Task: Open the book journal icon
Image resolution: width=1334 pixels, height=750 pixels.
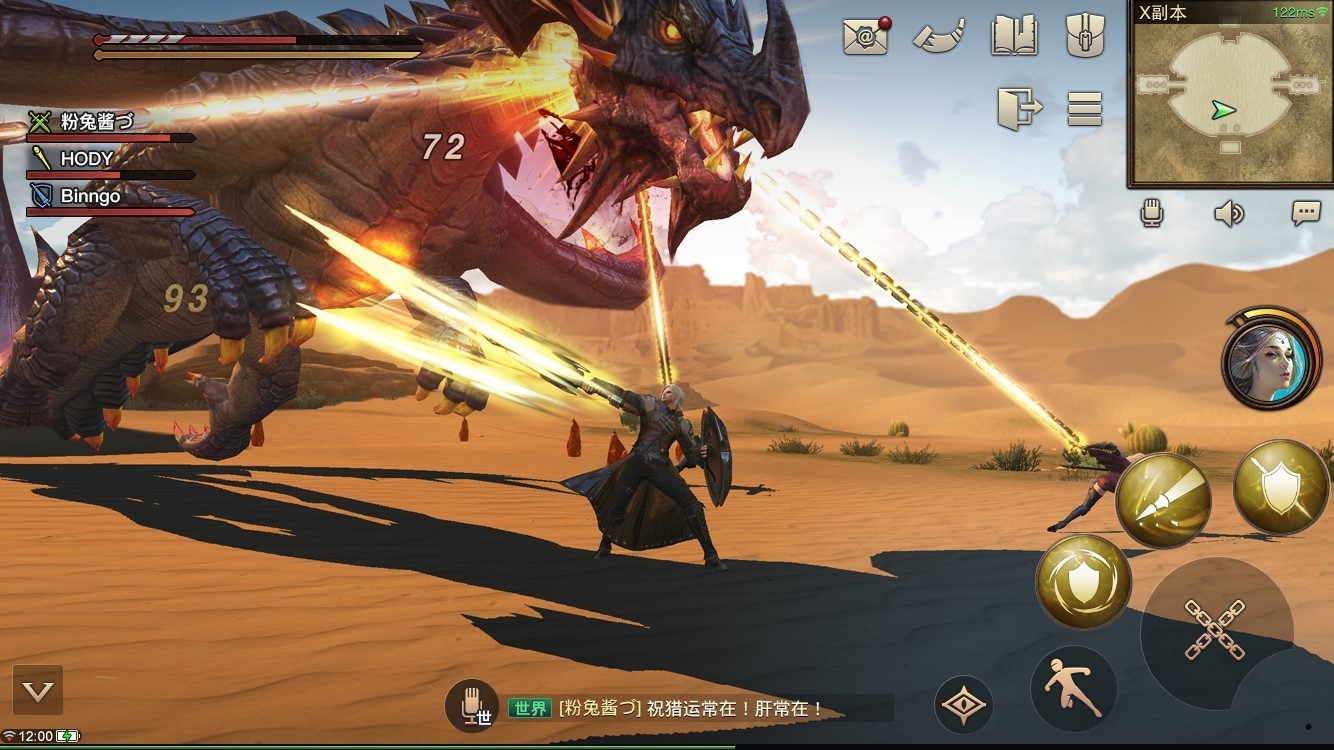Action: pos(1014,36)
